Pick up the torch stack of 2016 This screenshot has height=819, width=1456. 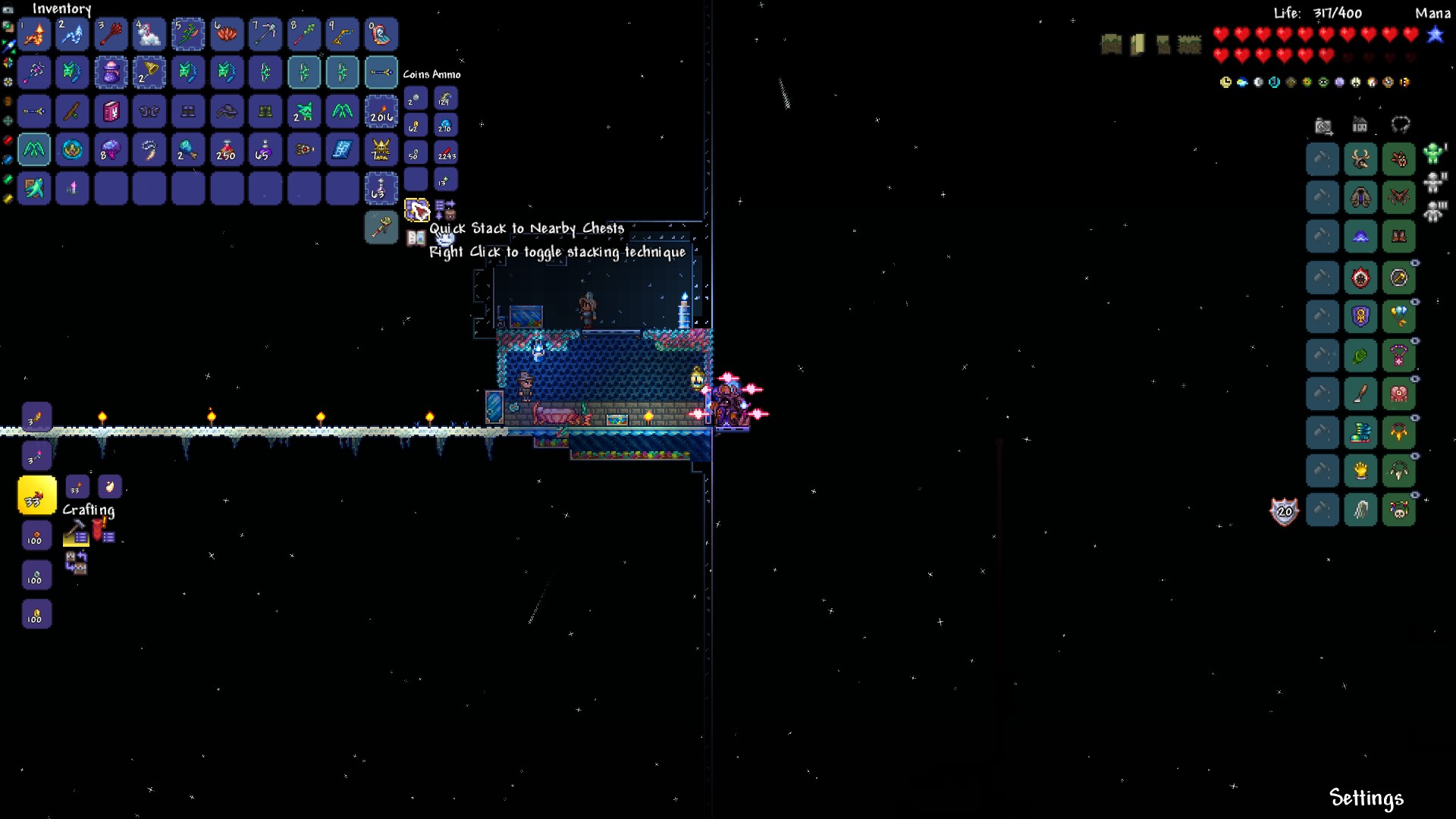point(381,111)
